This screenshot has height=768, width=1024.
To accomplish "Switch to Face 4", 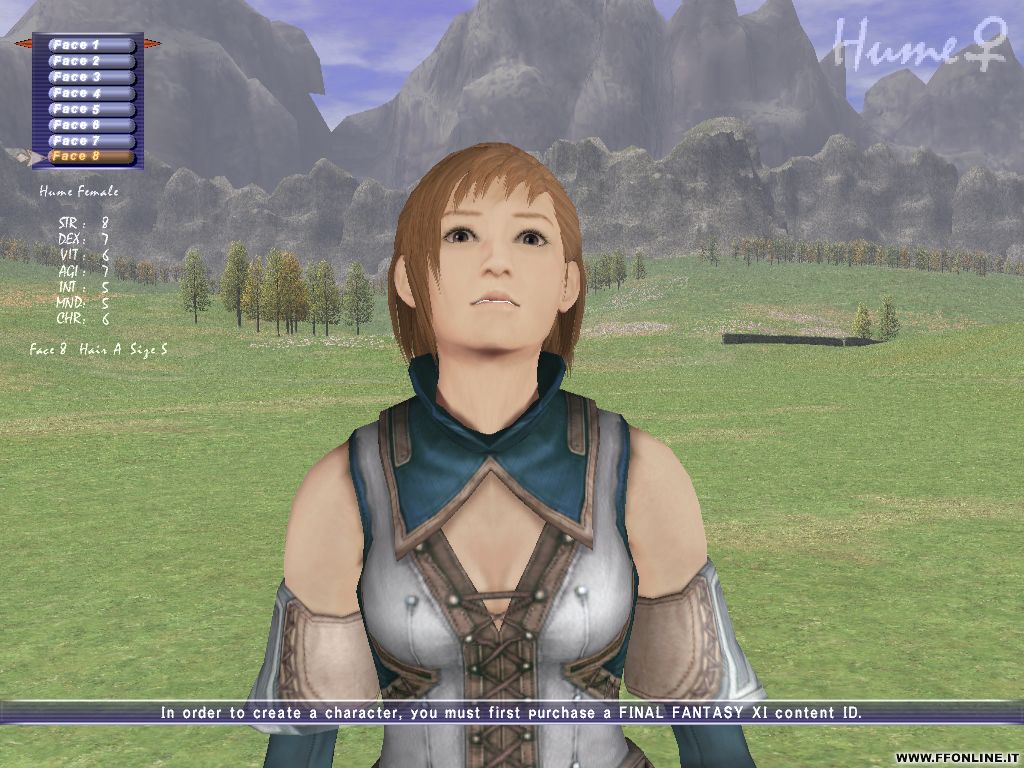I will pyautogui.click(x=90, y=93).
